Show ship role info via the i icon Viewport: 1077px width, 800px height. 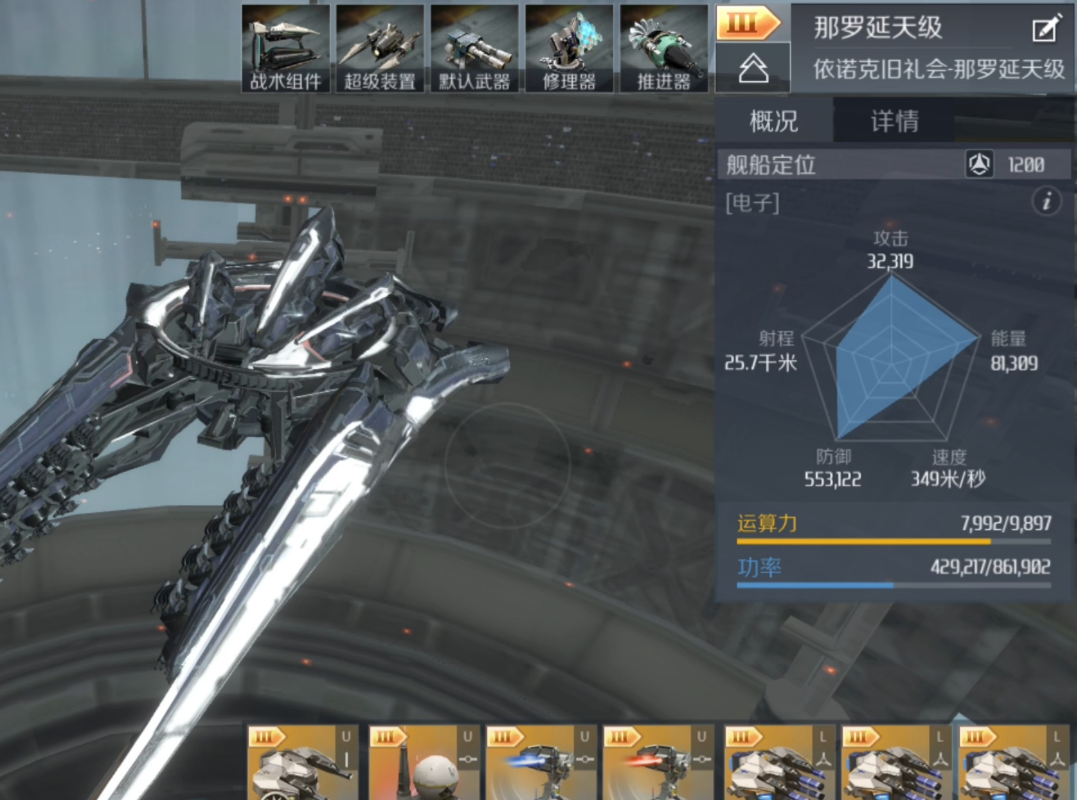1046,203
